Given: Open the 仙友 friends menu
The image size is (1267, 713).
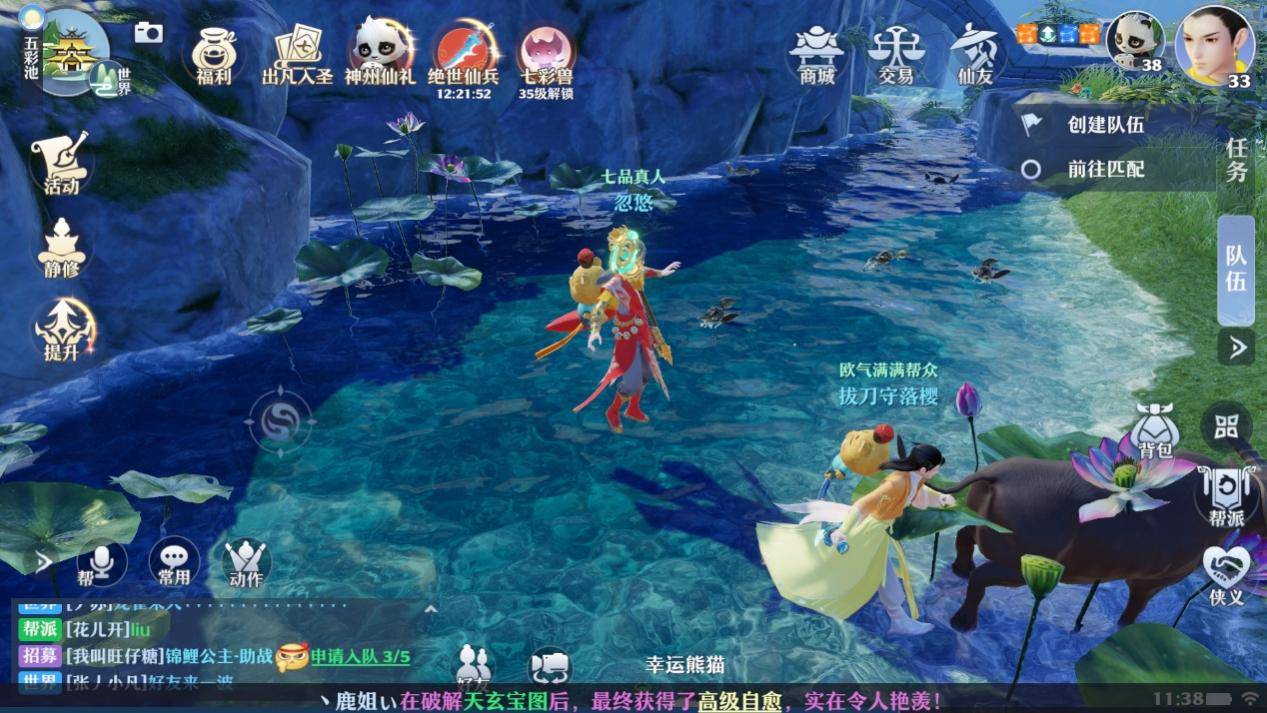Looking at the screenshot, I should (x=974, y=53).
